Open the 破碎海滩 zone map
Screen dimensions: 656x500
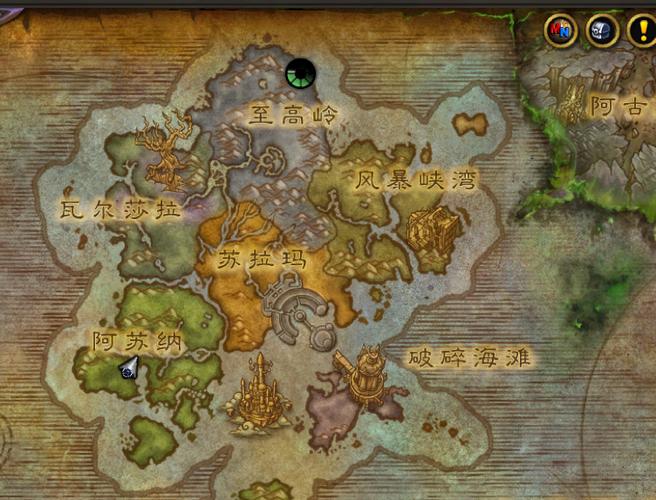click(468, 357)
